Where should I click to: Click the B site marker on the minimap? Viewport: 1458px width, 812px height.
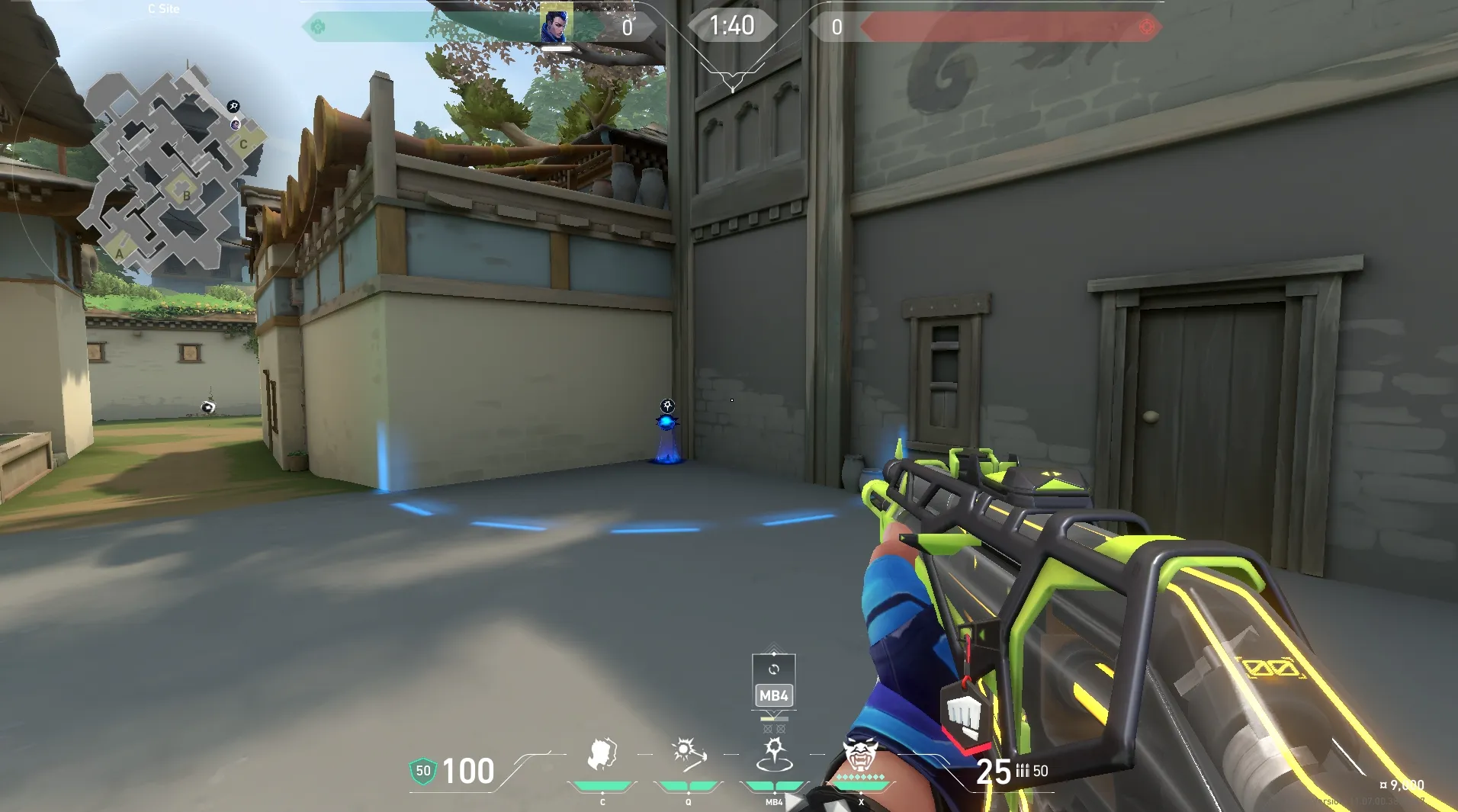click(186, 194)
